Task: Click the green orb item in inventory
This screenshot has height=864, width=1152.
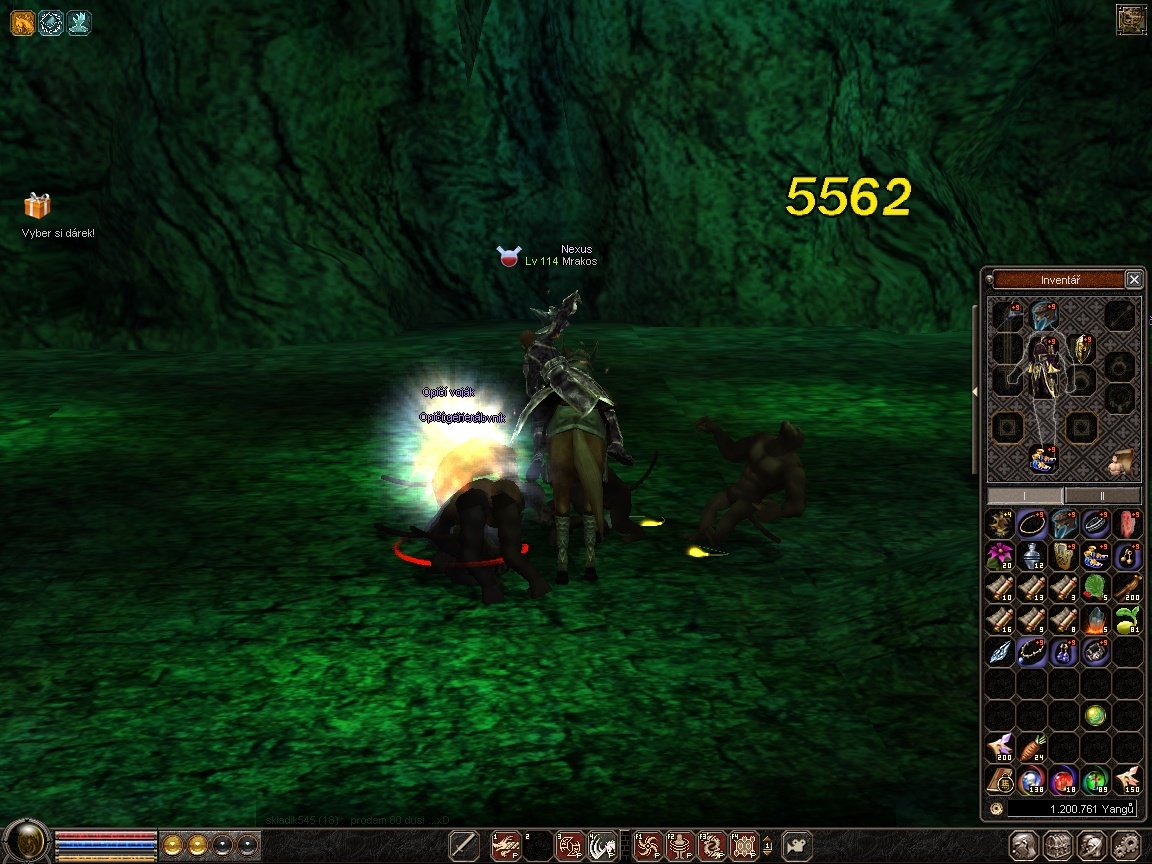Action: 1096,715
